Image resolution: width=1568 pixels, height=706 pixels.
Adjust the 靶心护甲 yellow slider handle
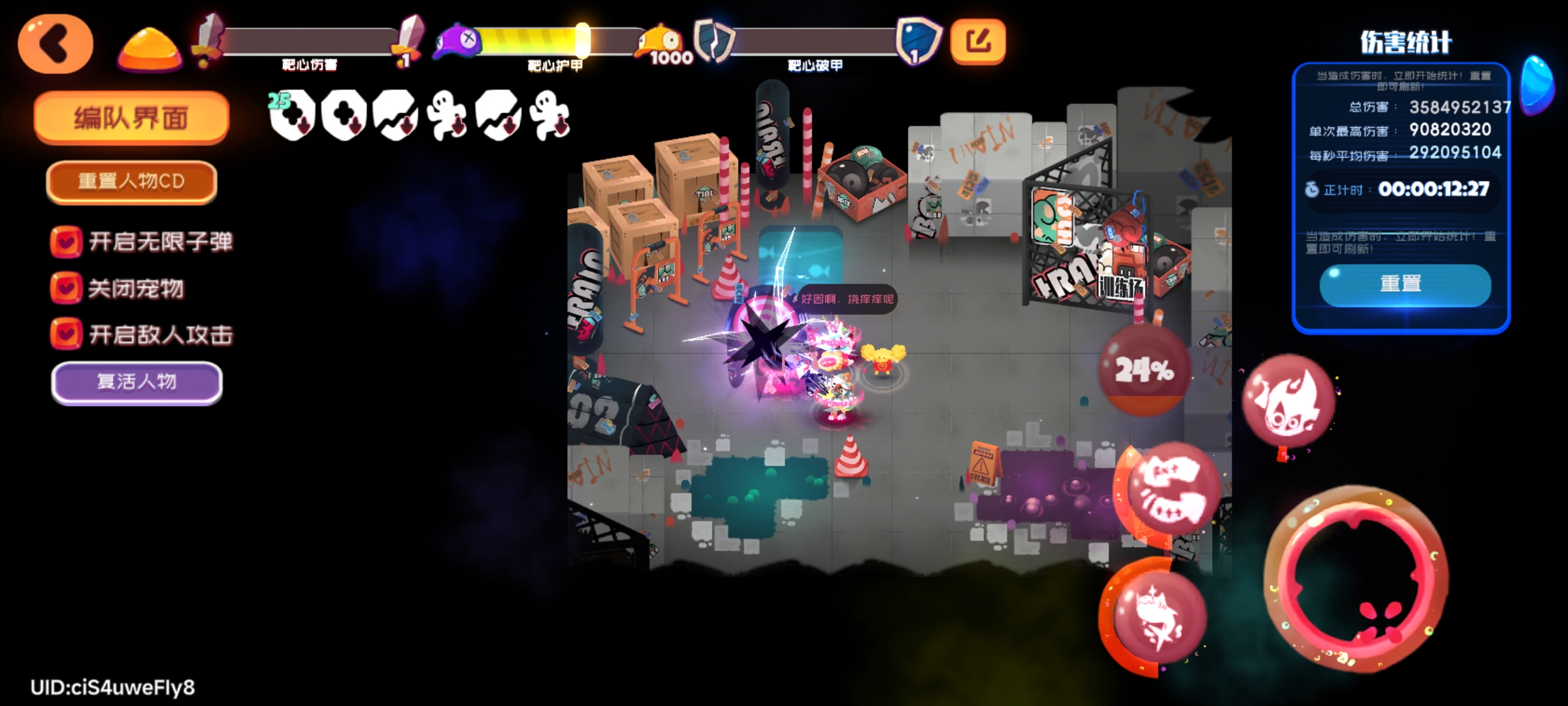(581, 41)
